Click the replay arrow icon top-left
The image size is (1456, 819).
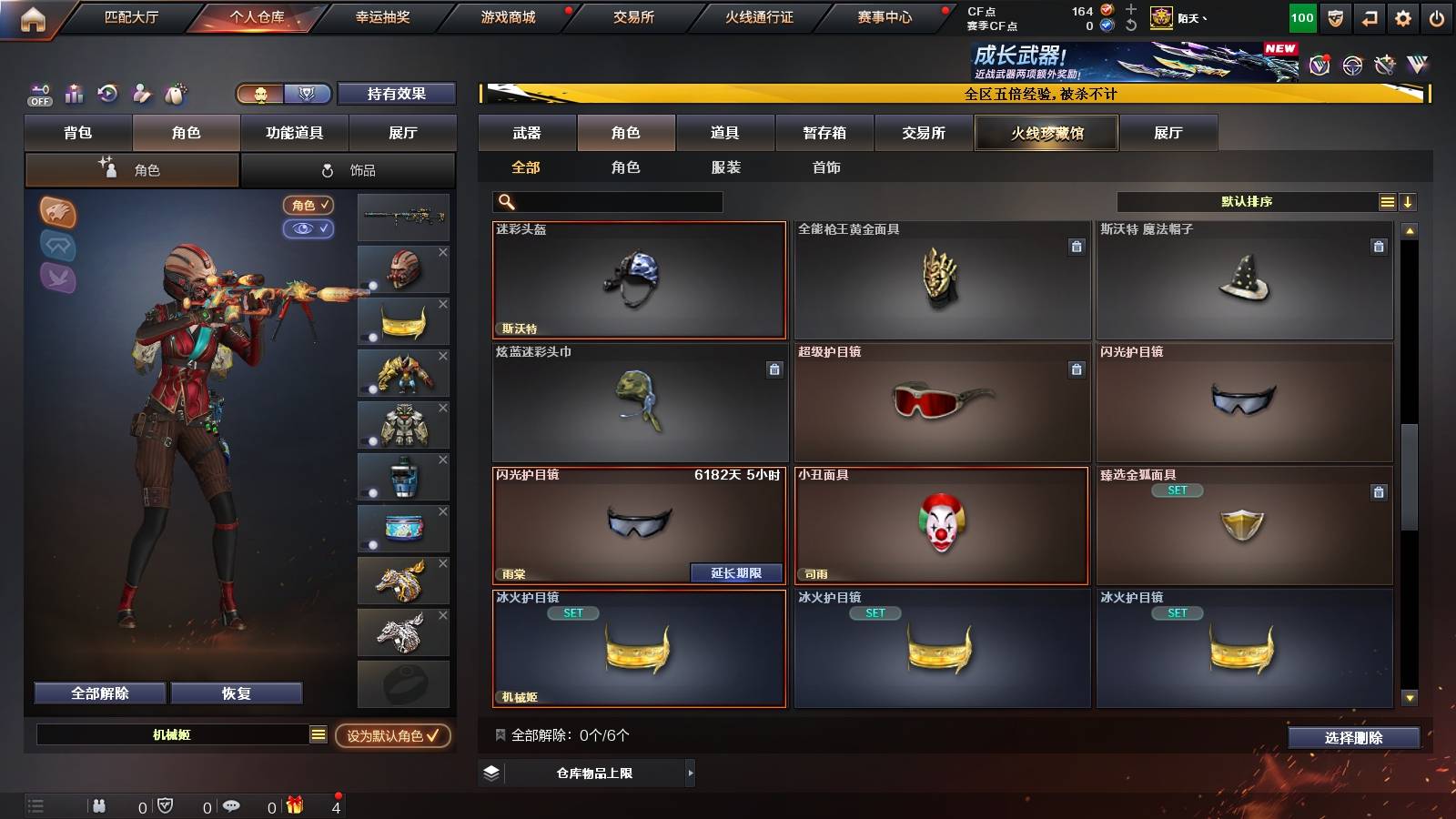click(108, 94)
